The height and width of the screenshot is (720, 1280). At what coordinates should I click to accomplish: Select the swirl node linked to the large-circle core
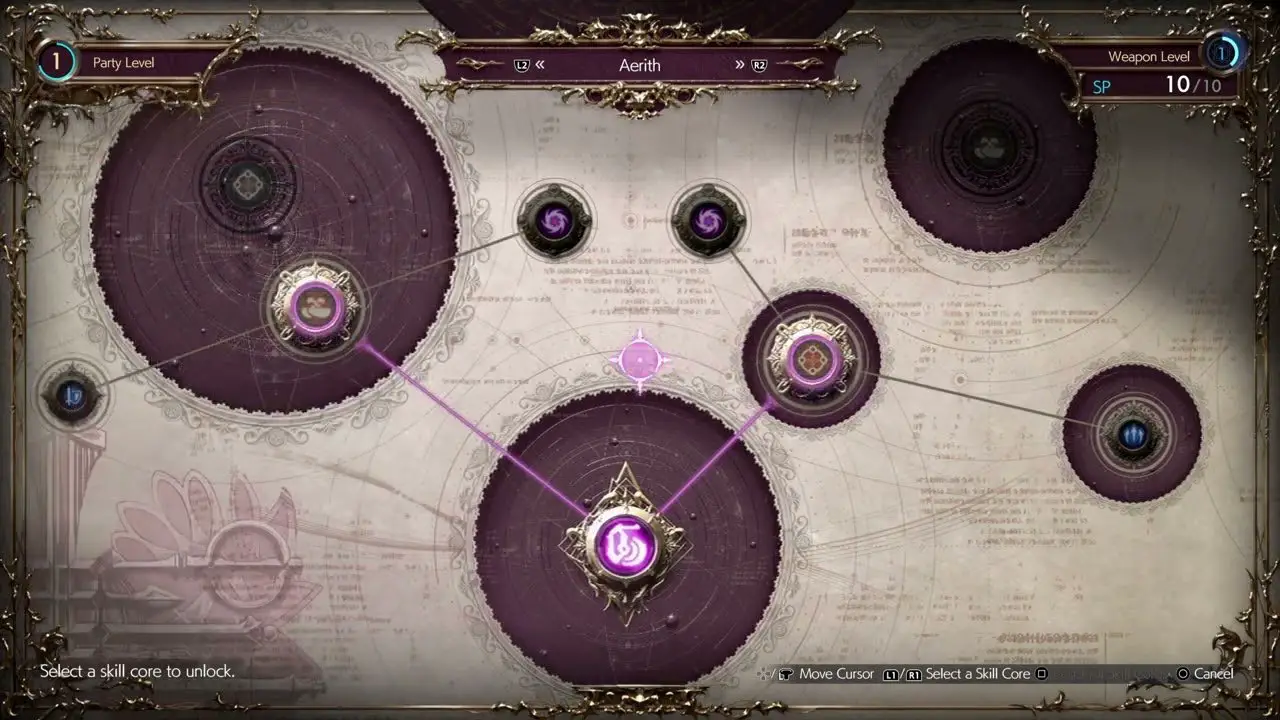tap(554, 221)
